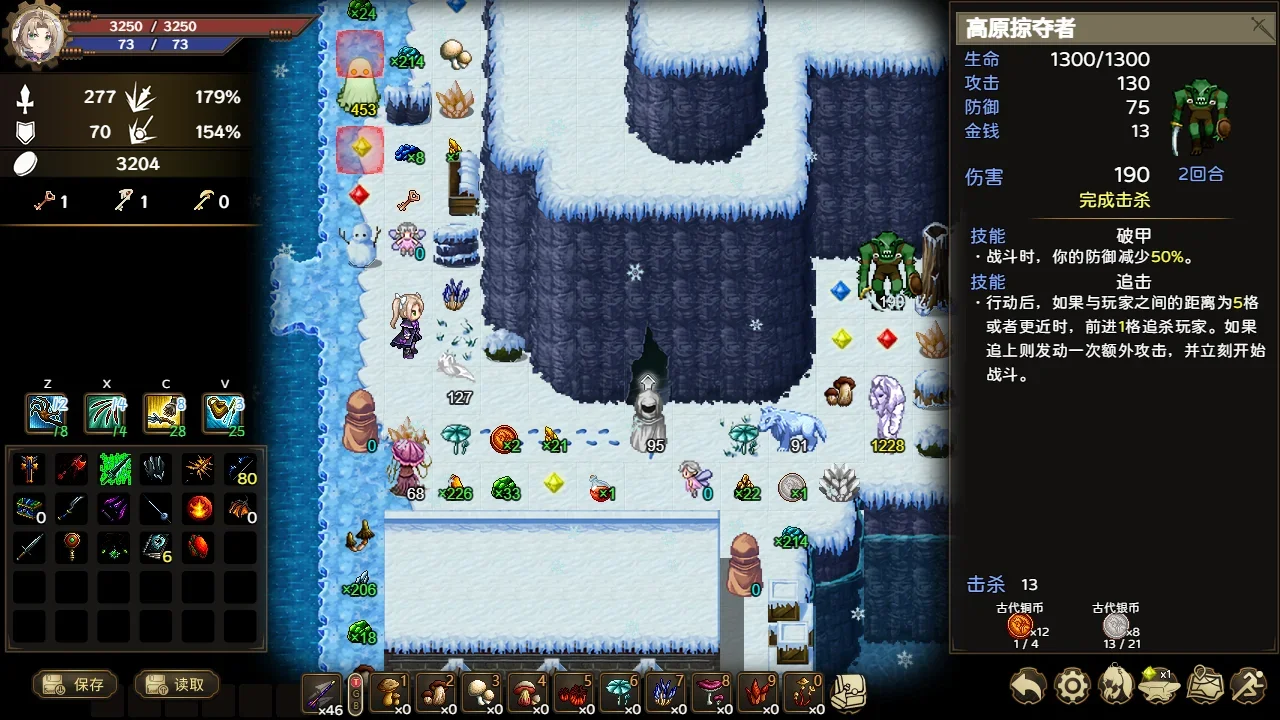The height and width of the screenshot is (720, 1280).
Task: Click the undo back-arrow button
Action: 1027,686
